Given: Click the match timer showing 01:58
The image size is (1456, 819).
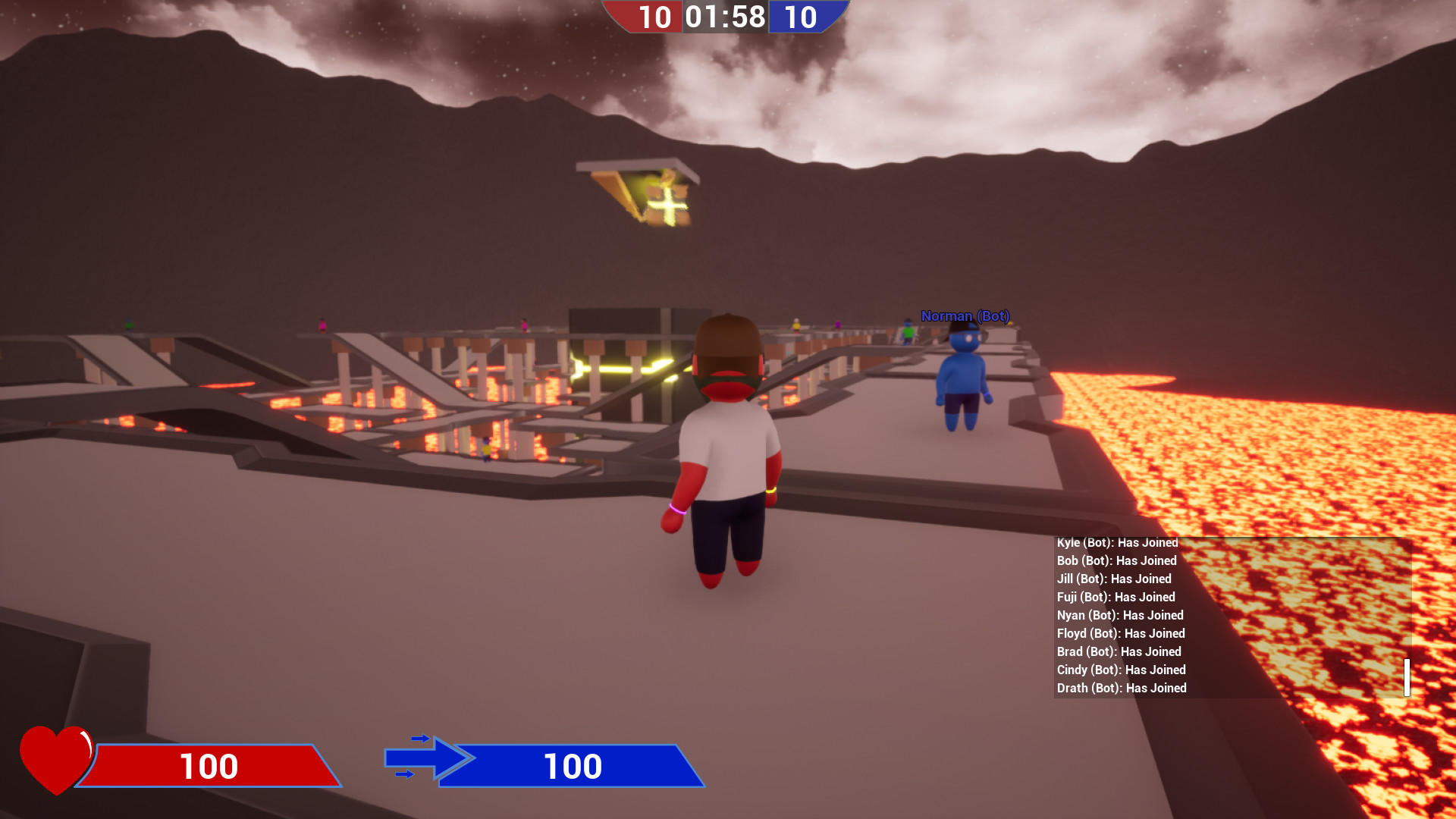Looking at the screenshot, I should [x=725, y=17].
